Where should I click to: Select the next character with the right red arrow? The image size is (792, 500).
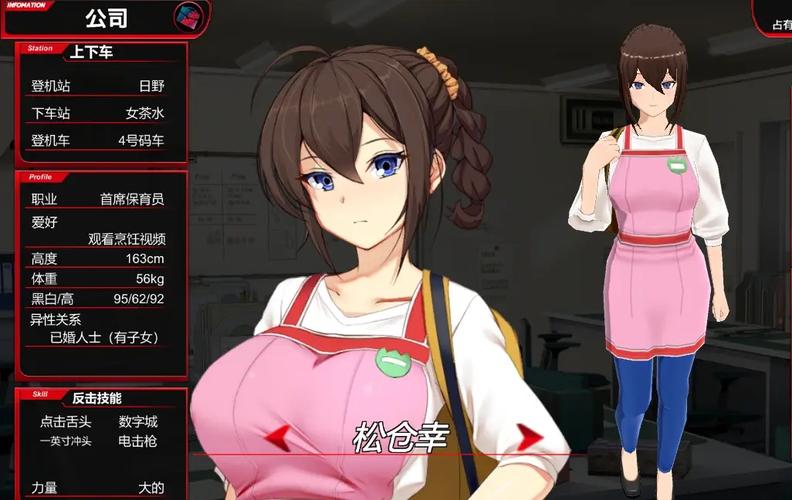529,436
